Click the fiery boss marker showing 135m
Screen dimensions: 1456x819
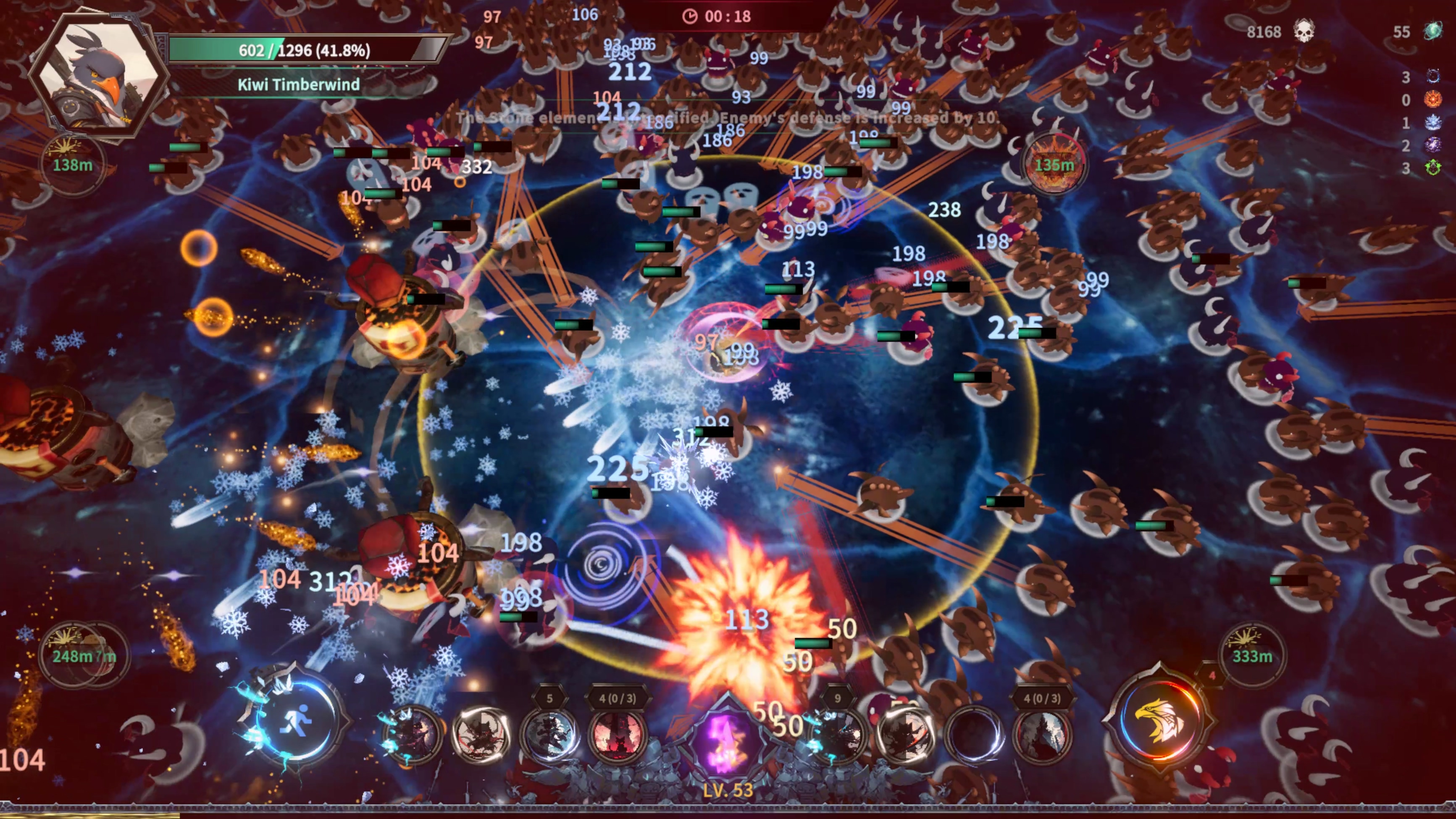[1054, 164]
